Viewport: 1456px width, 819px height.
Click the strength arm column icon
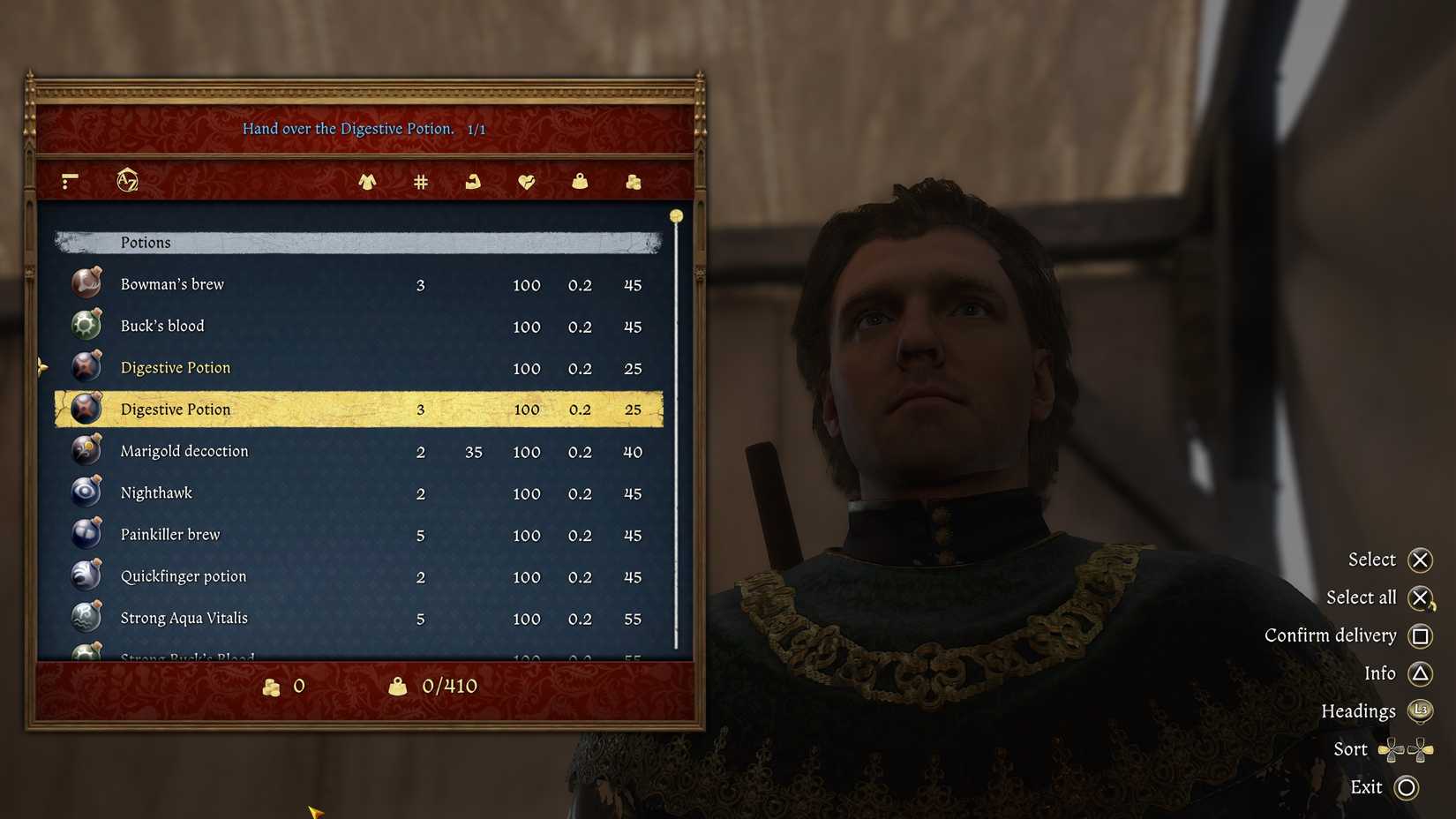[x=473, y=181]
